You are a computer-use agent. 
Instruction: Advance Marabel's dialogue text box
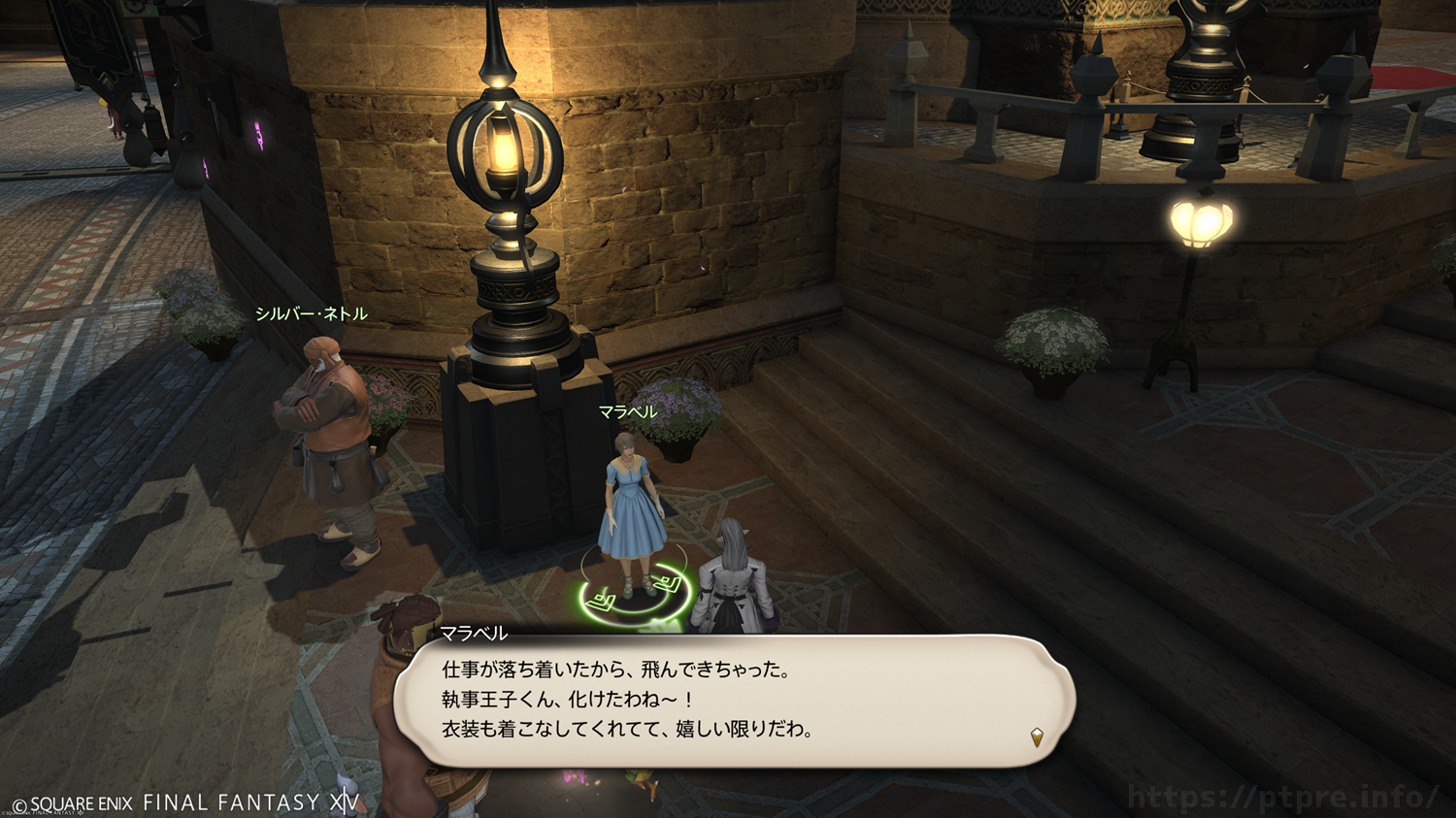[x=733, y=701]
